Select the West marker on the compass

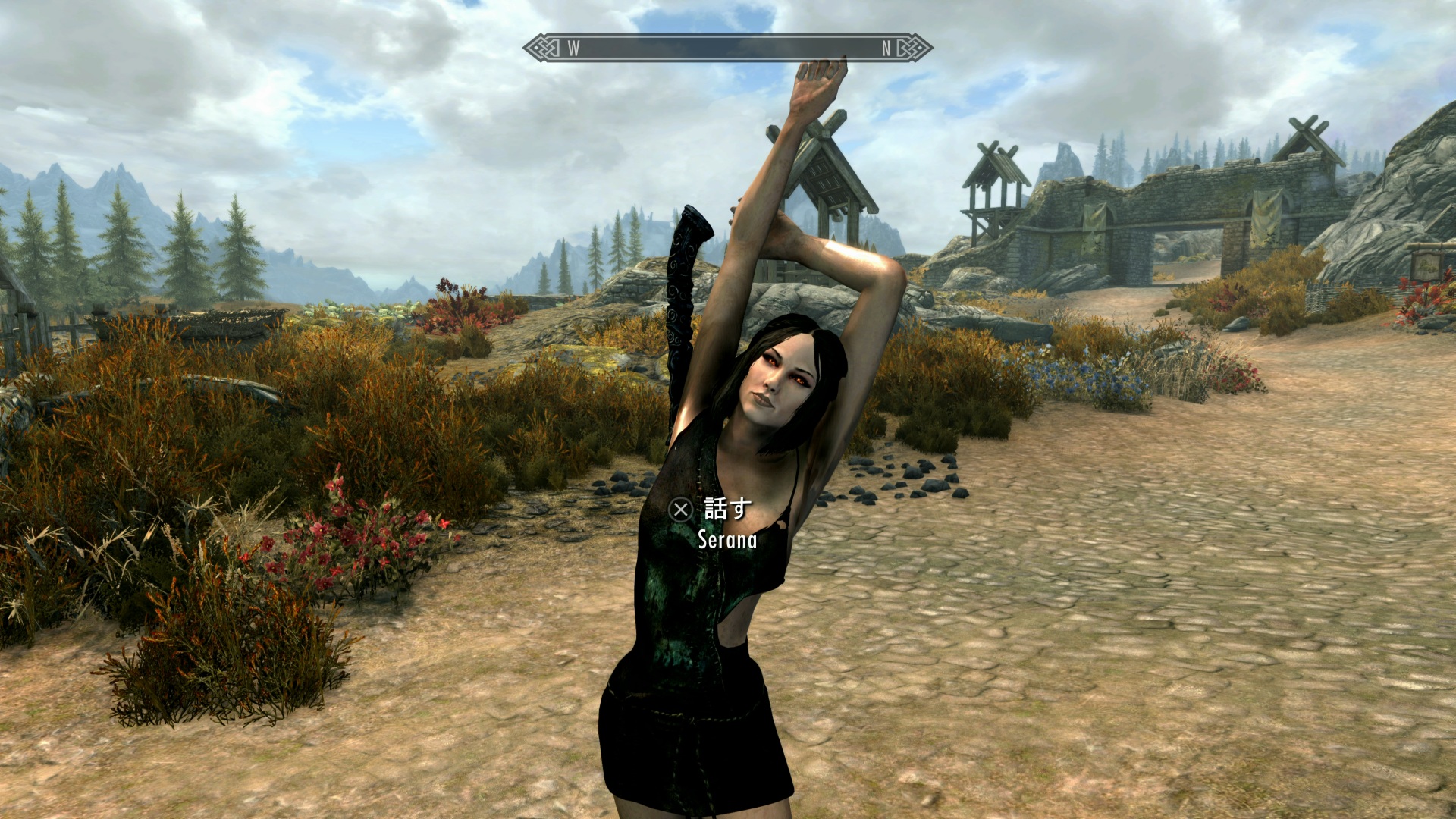pyautogui.click(x=573, y=49)
